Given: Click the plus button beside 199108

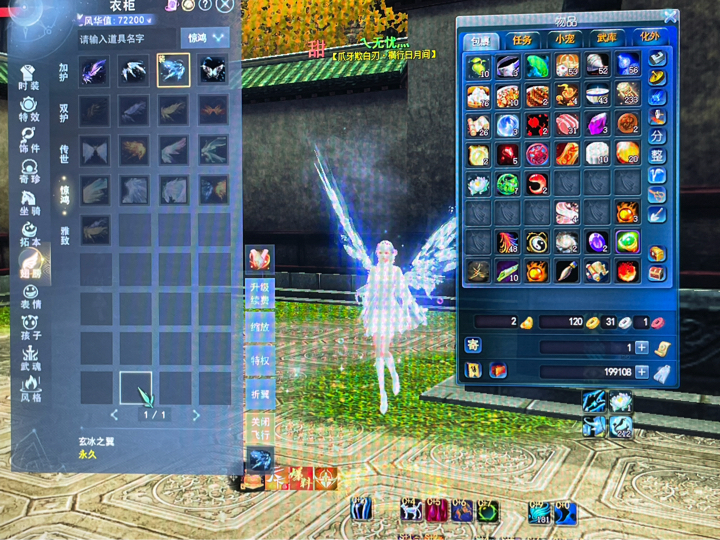Looking at the screenshot, I should pyautogui.click(x=641, y=371).
